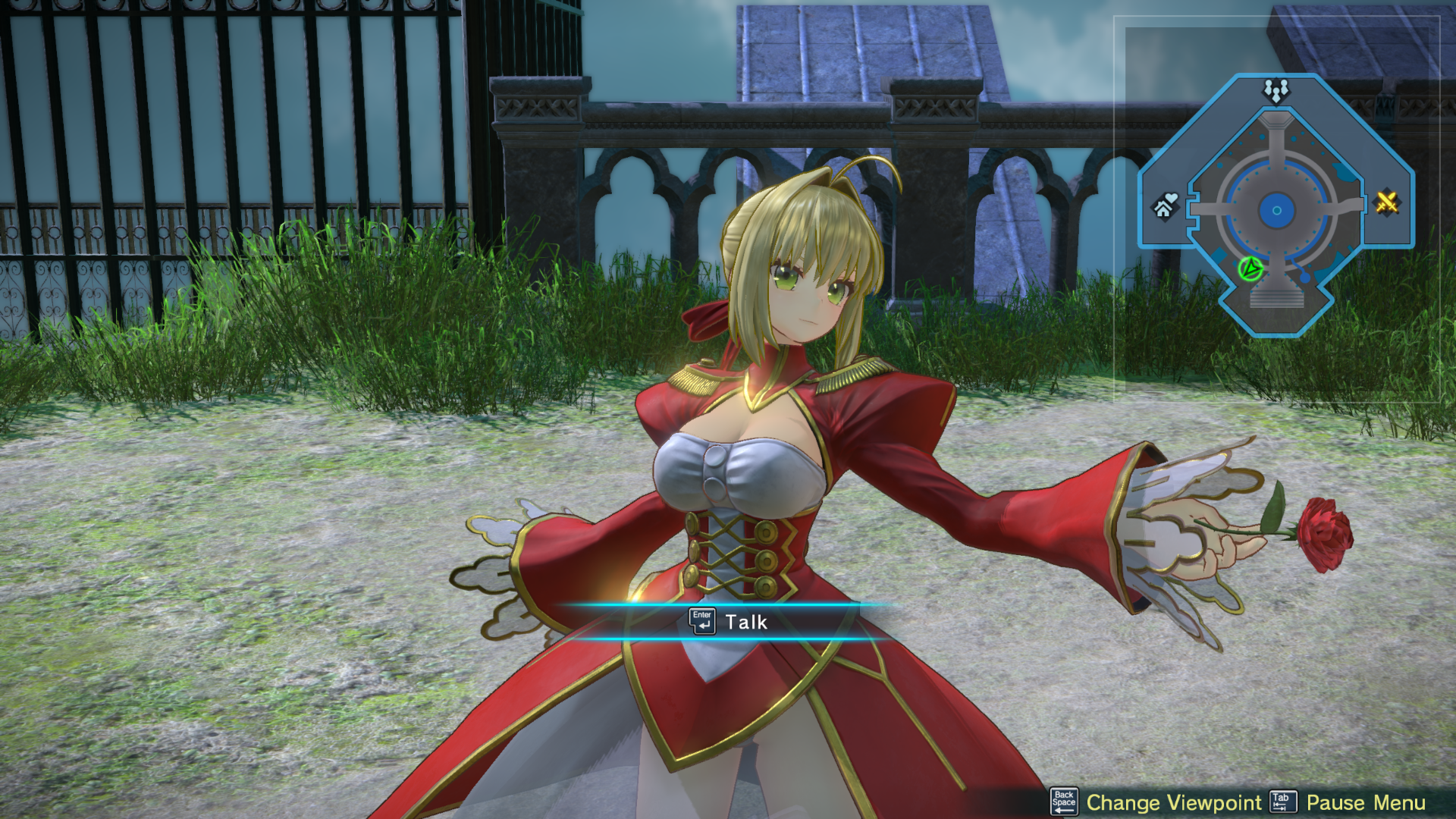This screenshot has height=819, width=1456.
Task: Select the Talk interaction prompt
Action: pos(729,622)
